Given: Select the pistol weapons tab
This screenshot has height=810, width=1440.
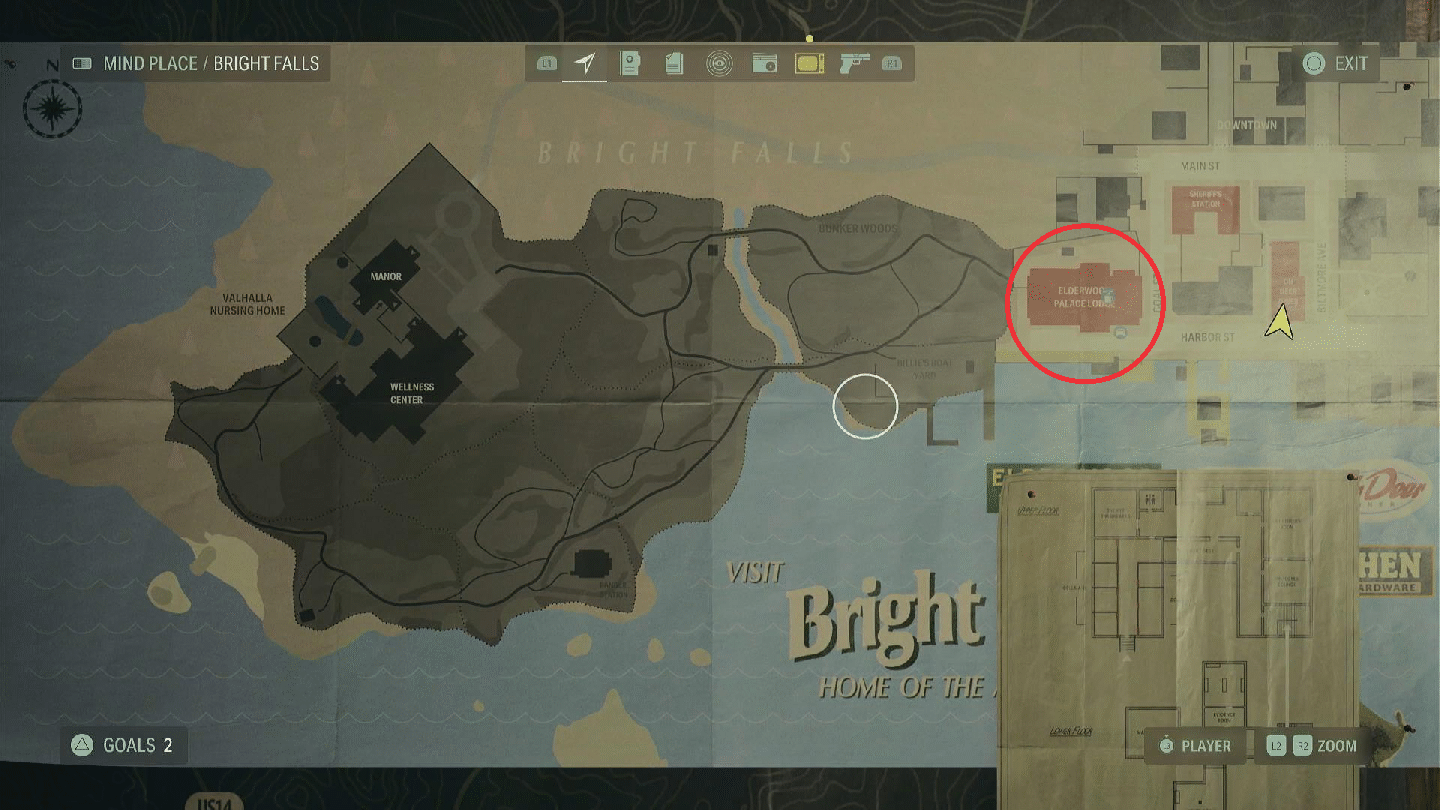Looking at the screenshot, I should pos(853,64).
